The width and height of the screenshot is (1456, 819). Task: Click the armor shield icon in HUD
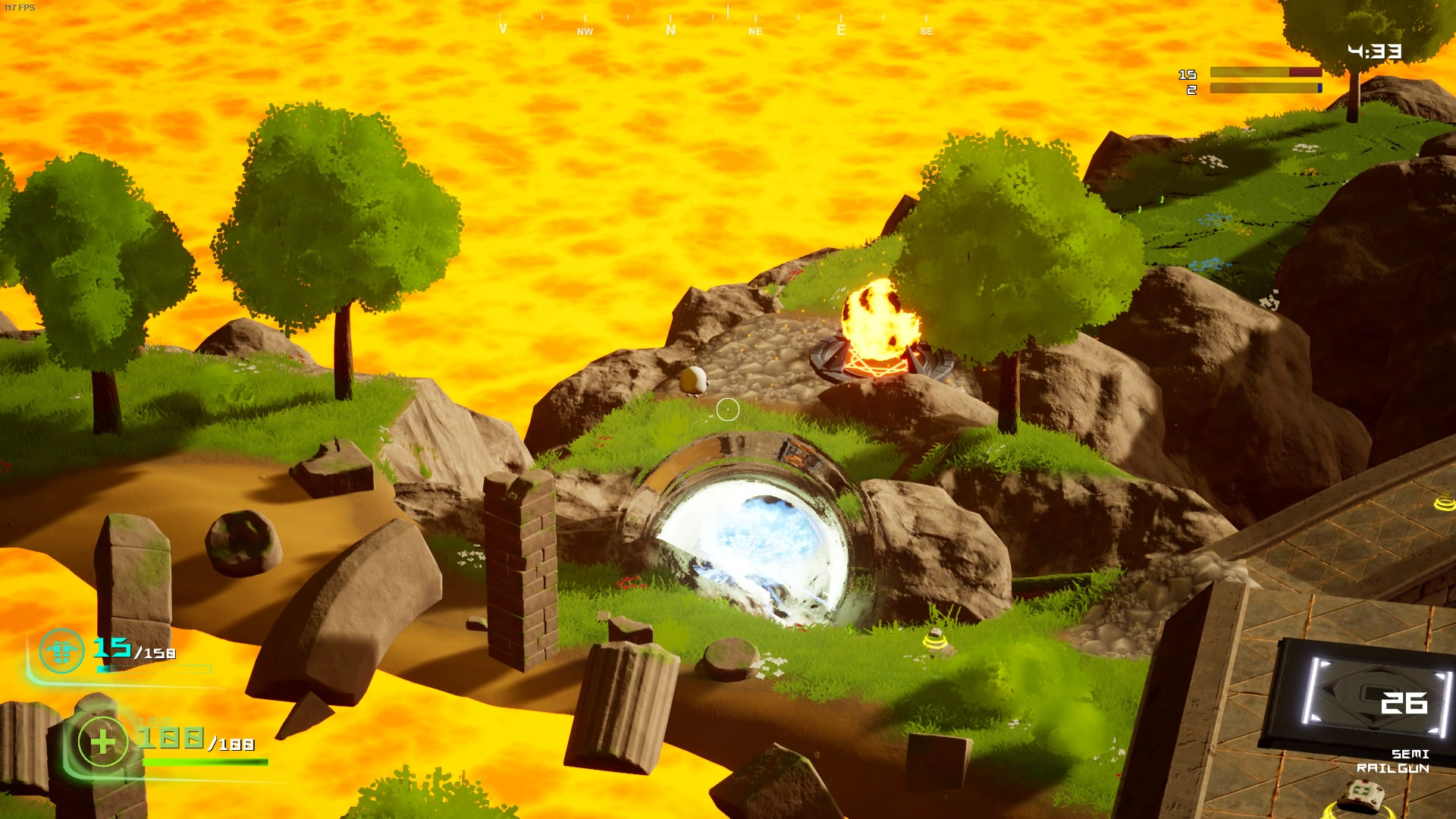point(59,652)
